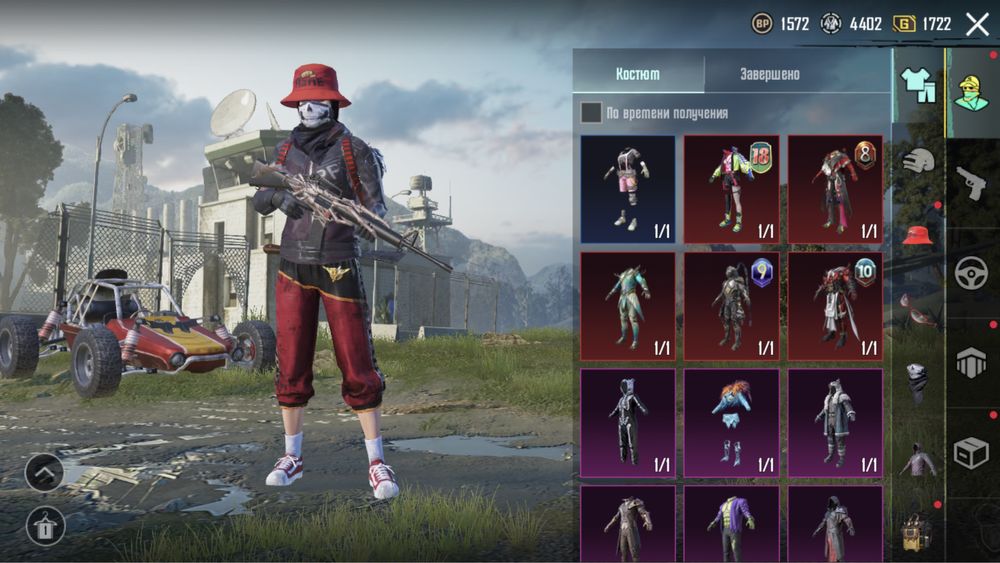Screen dimensions: 1000x563
Task: Switch to the pistol weapons section
Action: (x=971, y=183)
